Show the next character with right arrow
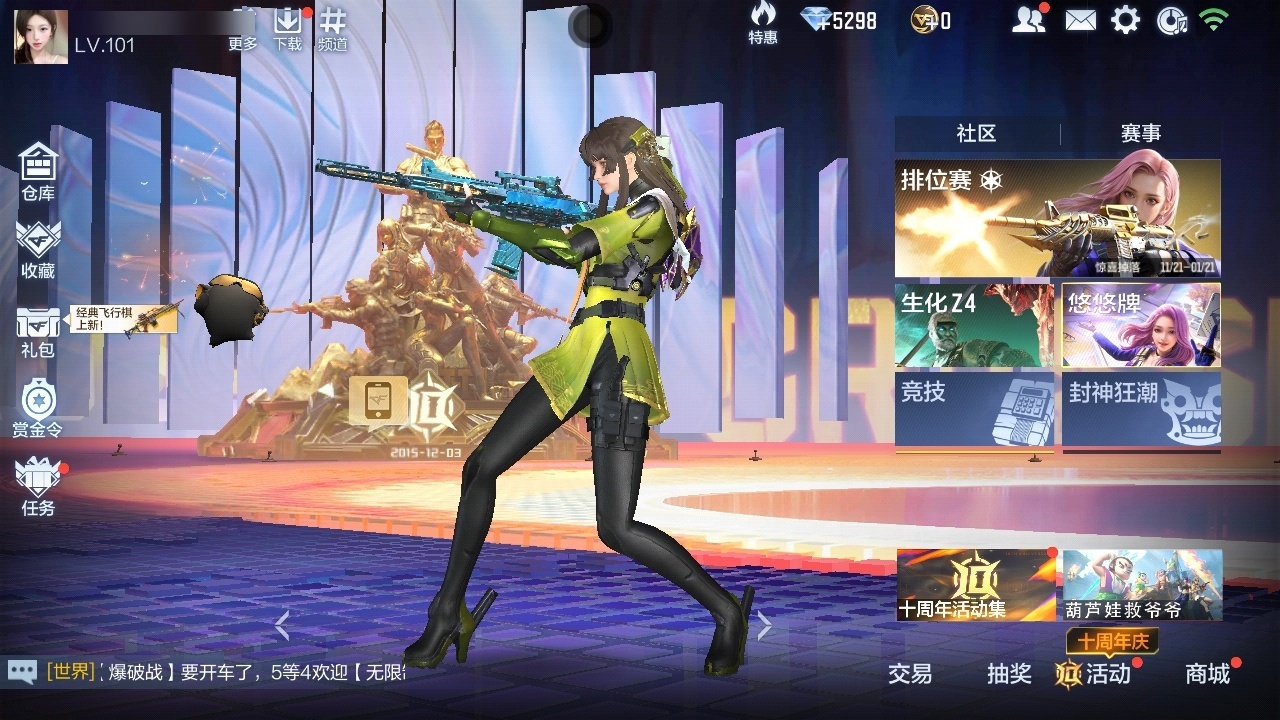1280x720 pixels. pos(764,626)
